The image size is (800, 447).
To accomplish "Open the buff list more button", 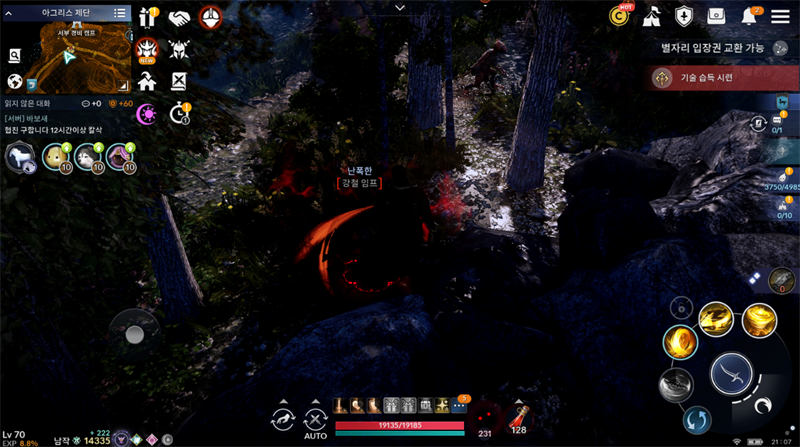I will pyautogui.click(x=460, y=406).
